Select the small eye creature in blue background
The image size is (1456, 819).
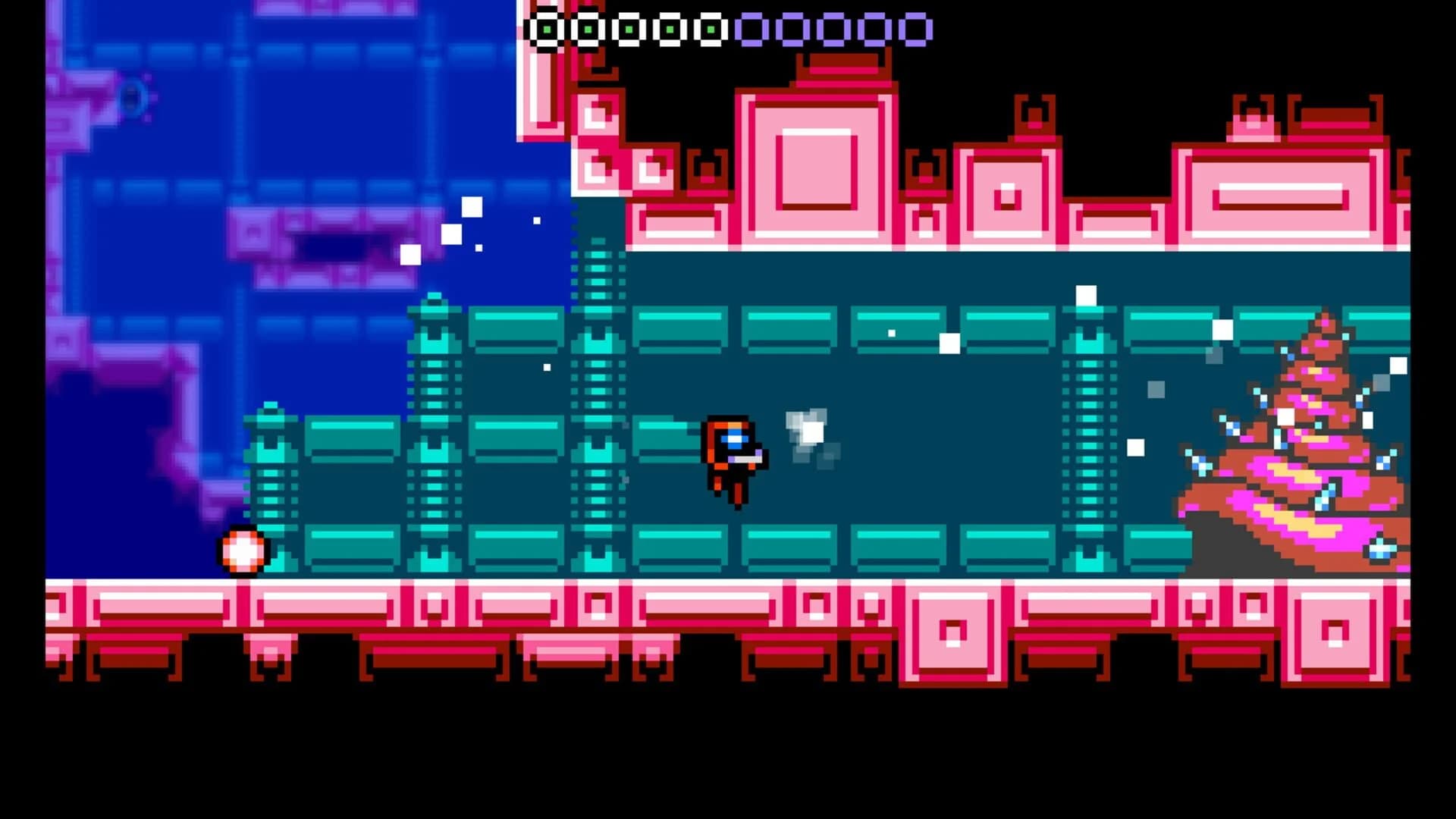133,99
